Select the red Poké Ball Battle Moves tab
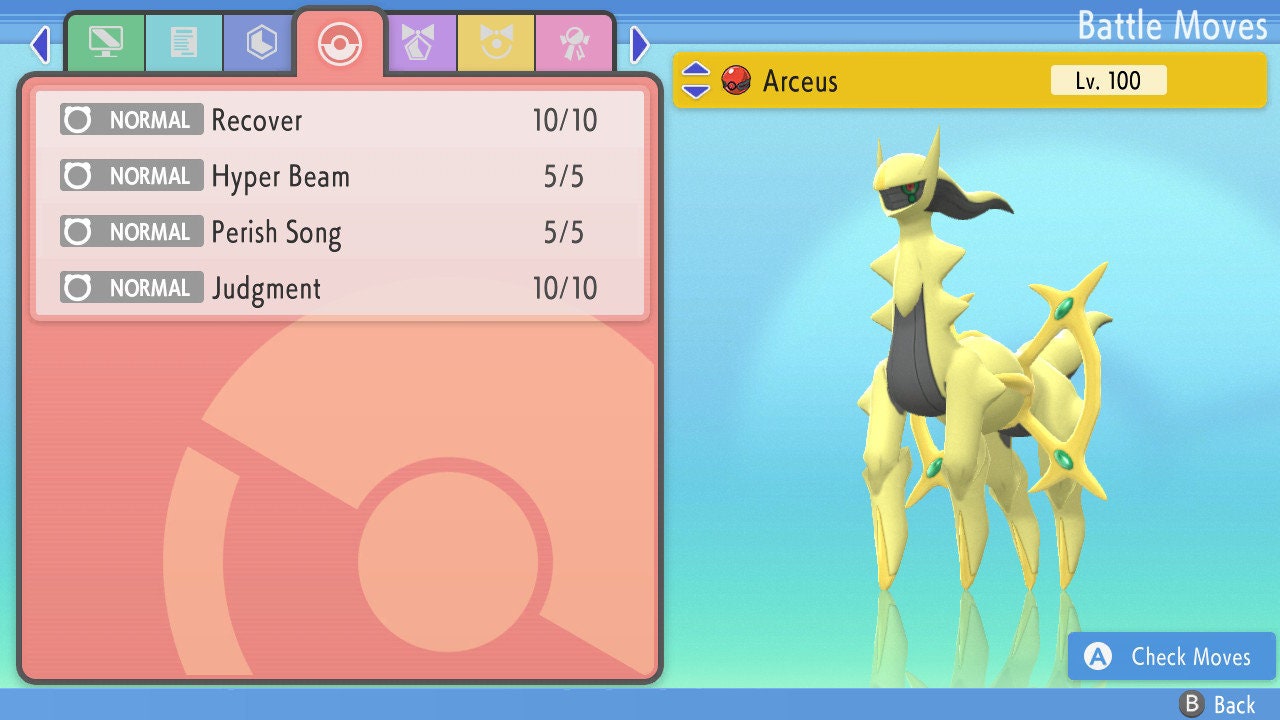Viewport: 1280px width, 720px height. tap(340, 43)
